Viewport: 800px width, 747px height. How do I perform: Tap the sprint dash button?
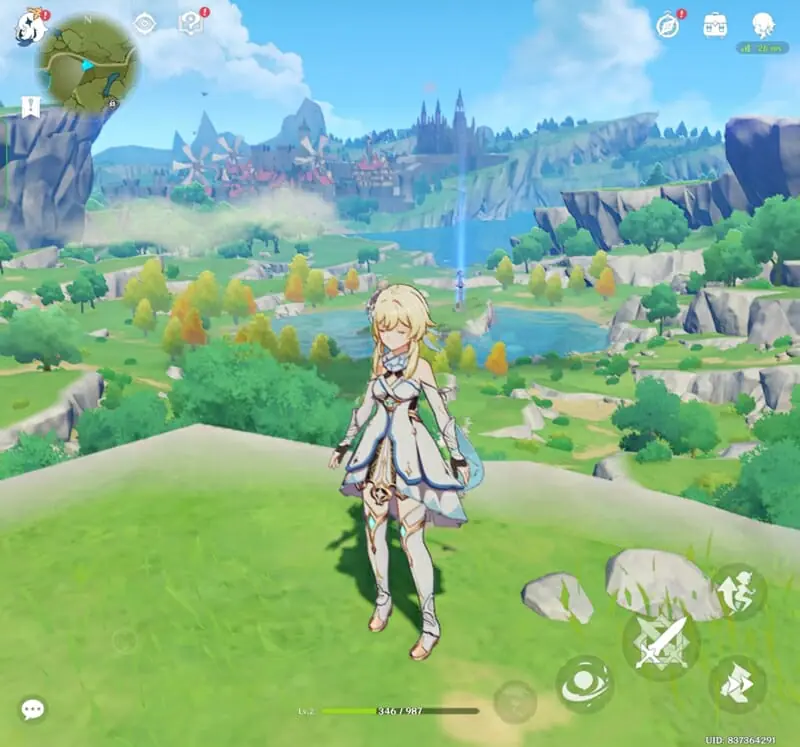tap(738, 683)
